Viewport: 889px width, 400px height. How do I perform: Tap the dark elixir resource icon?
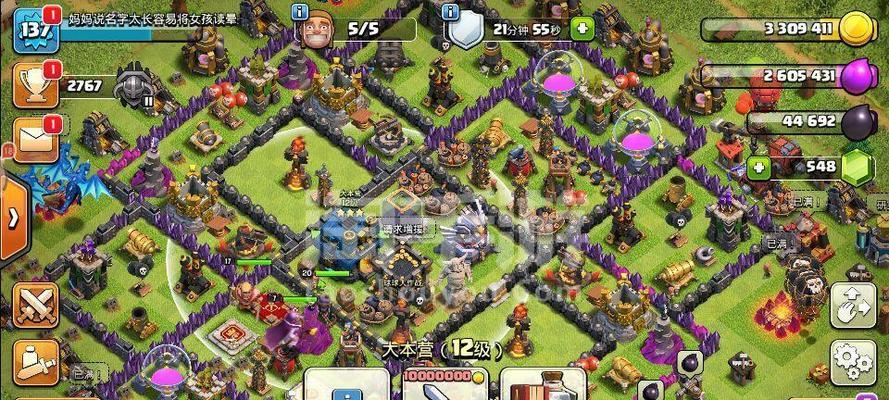854,122
